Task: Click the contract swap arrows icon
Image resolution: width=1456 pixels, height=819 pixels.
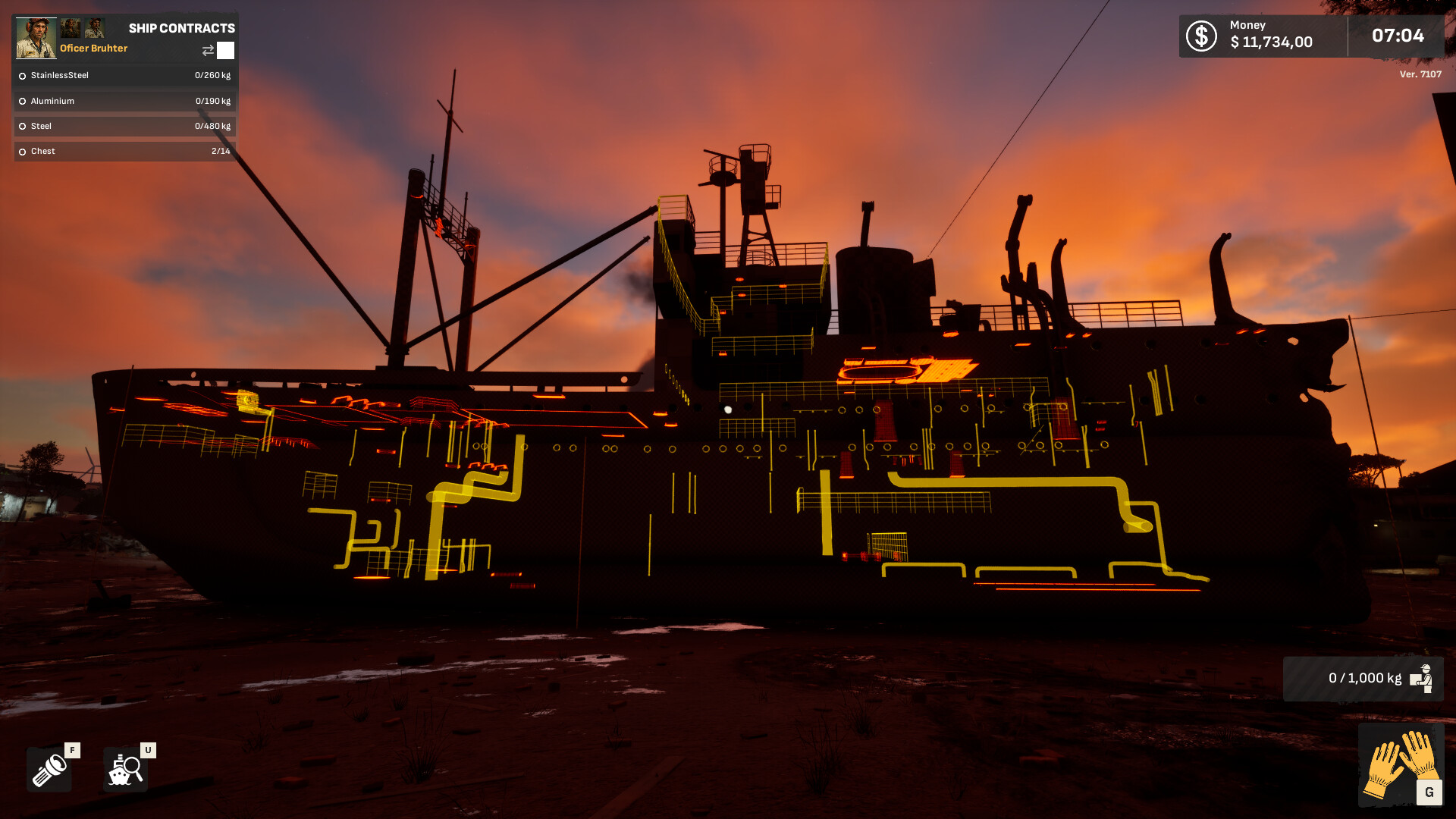Action: coord(206,50)
